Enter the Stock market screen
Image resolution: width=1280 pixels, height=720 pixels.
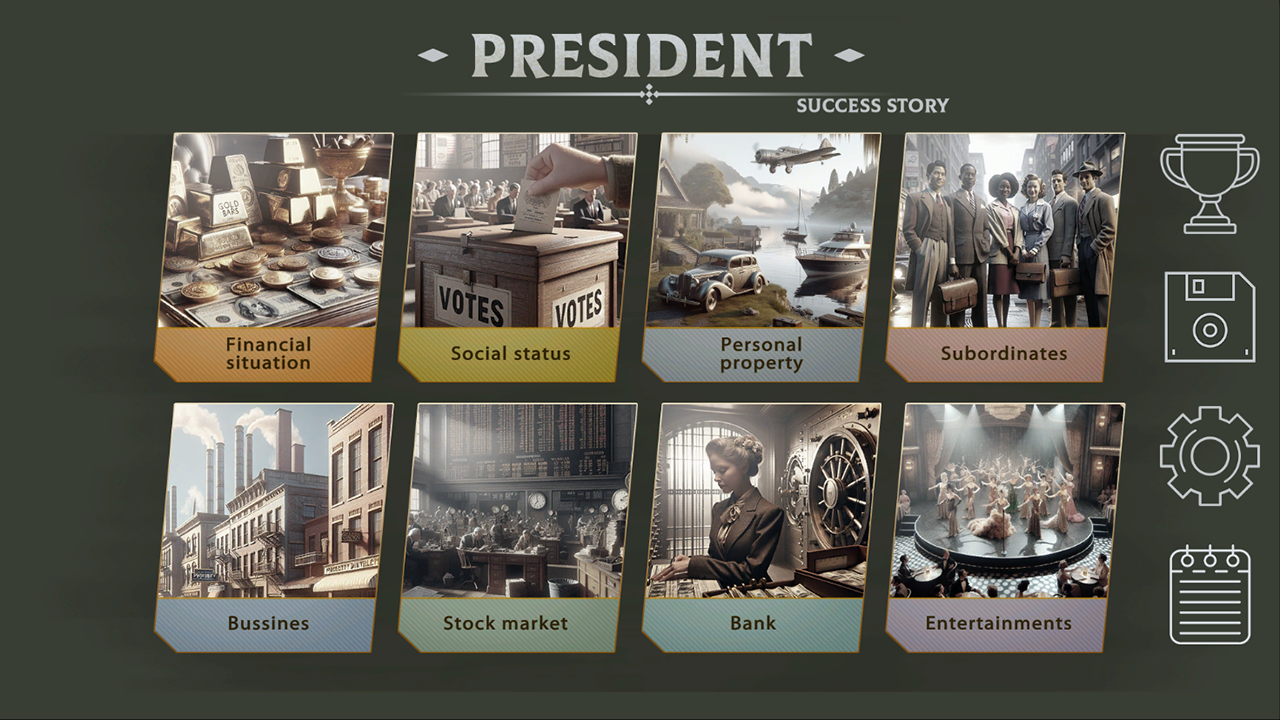tap(517, 526)
